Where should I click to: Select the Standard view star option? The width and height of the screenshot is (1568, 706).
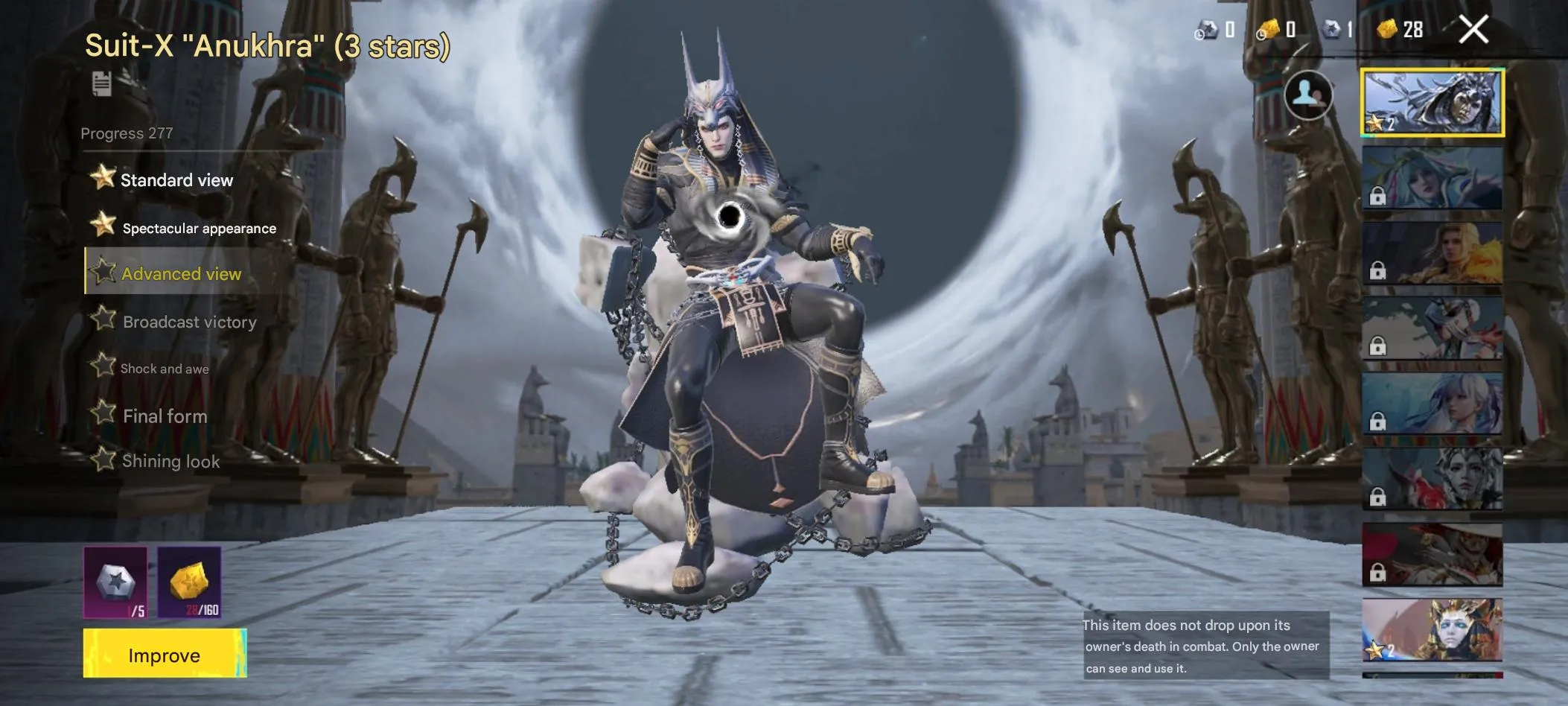pos(176,179)
